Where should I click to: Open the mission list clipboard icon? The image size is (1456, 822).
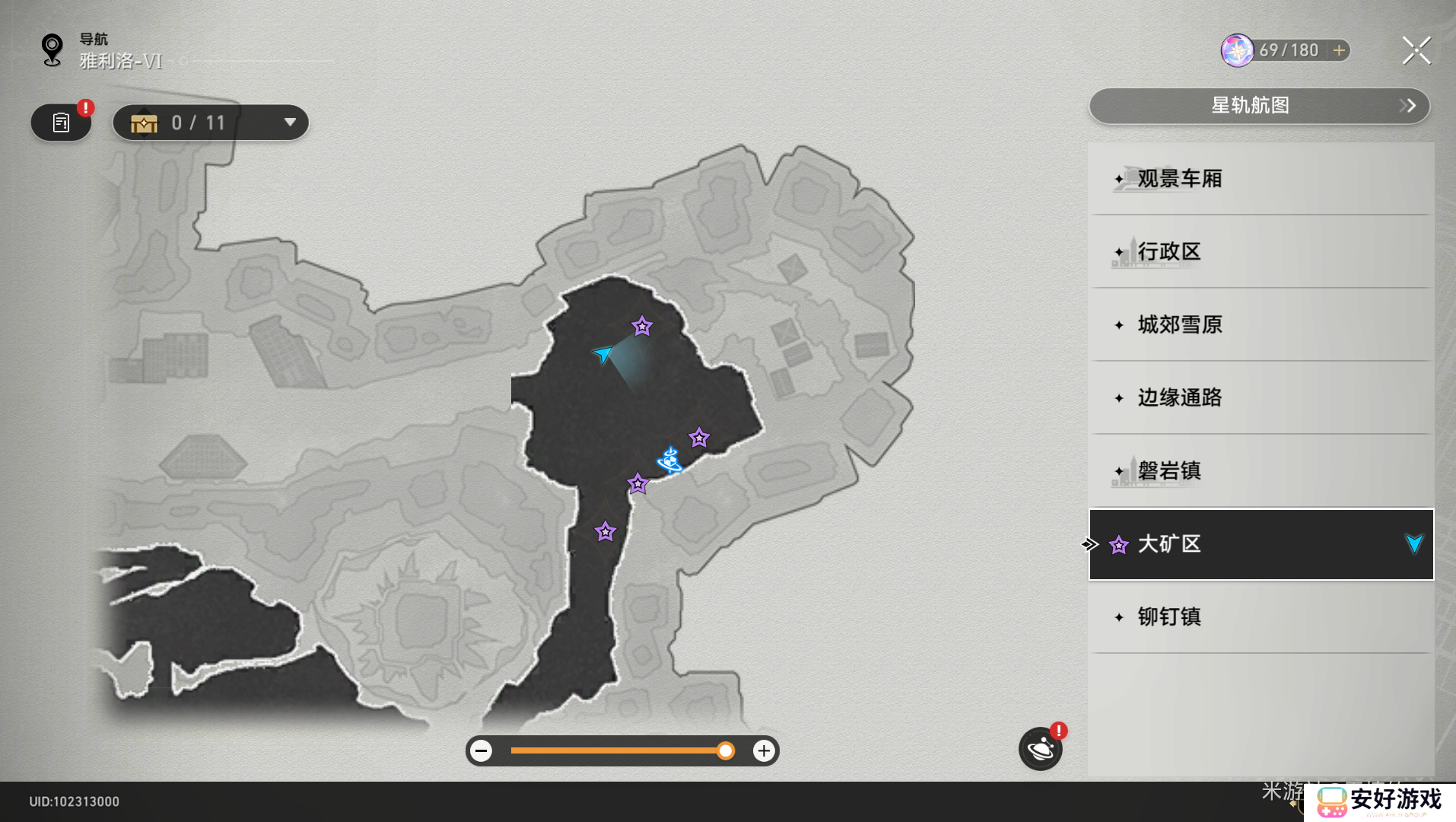[x=61, y=123]
